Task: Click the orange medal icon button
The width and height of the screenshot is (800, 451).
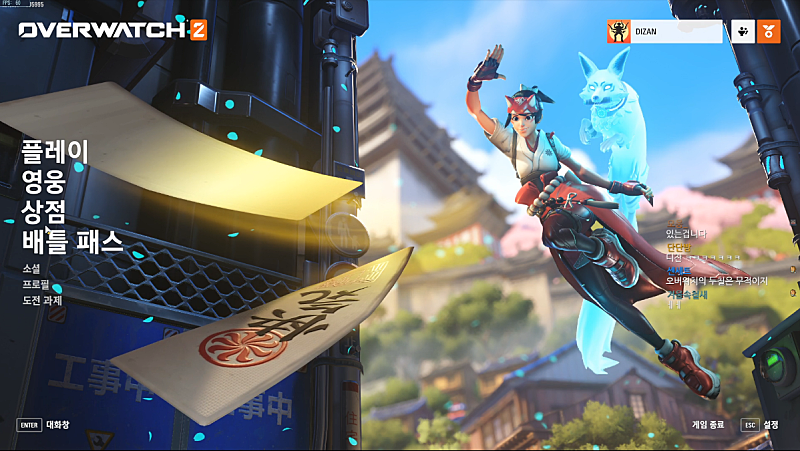Action: (x=769, y=32)
